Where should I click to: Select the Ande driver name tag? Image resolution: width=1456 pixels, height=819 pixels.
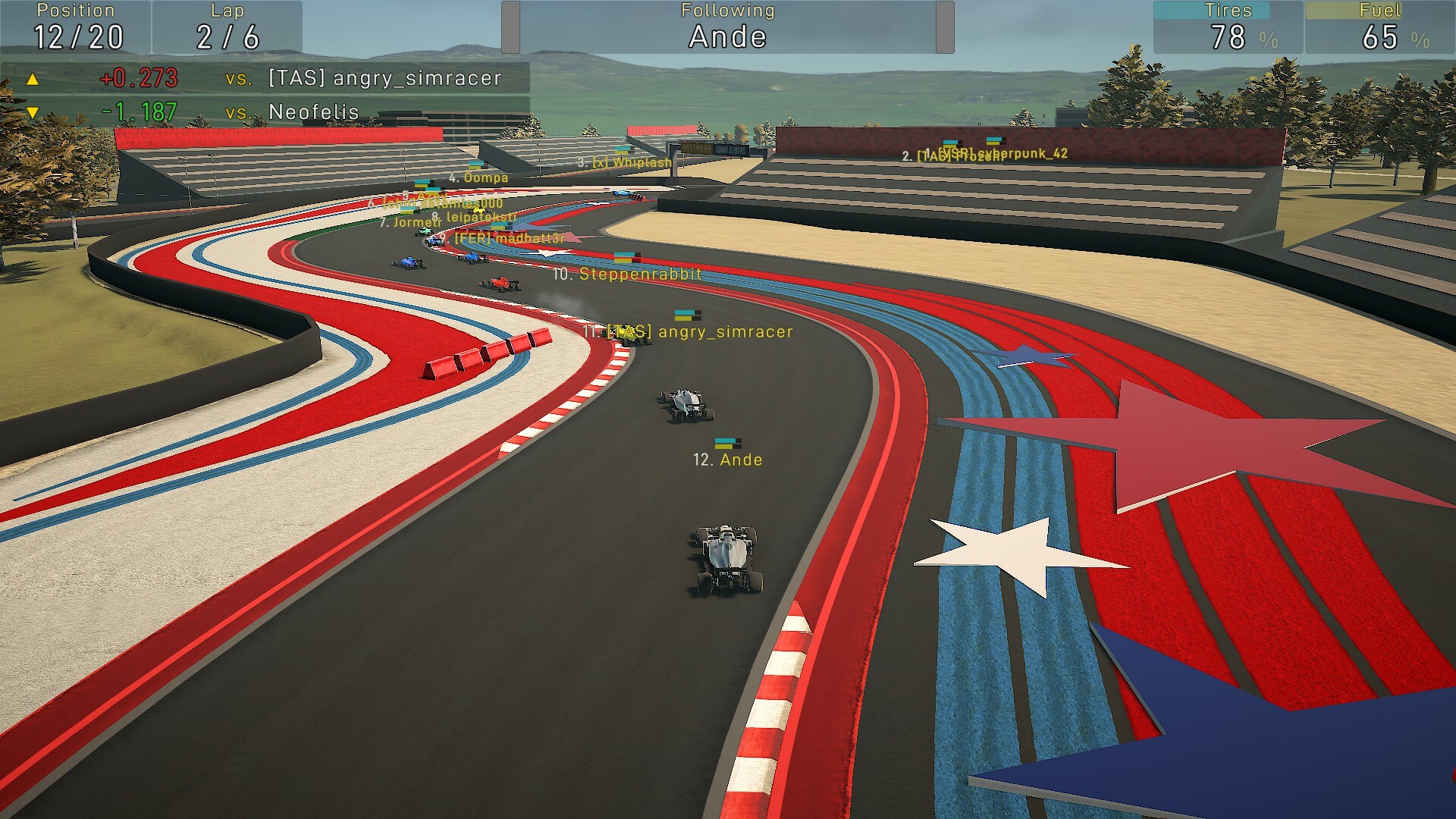coord(728,459)
